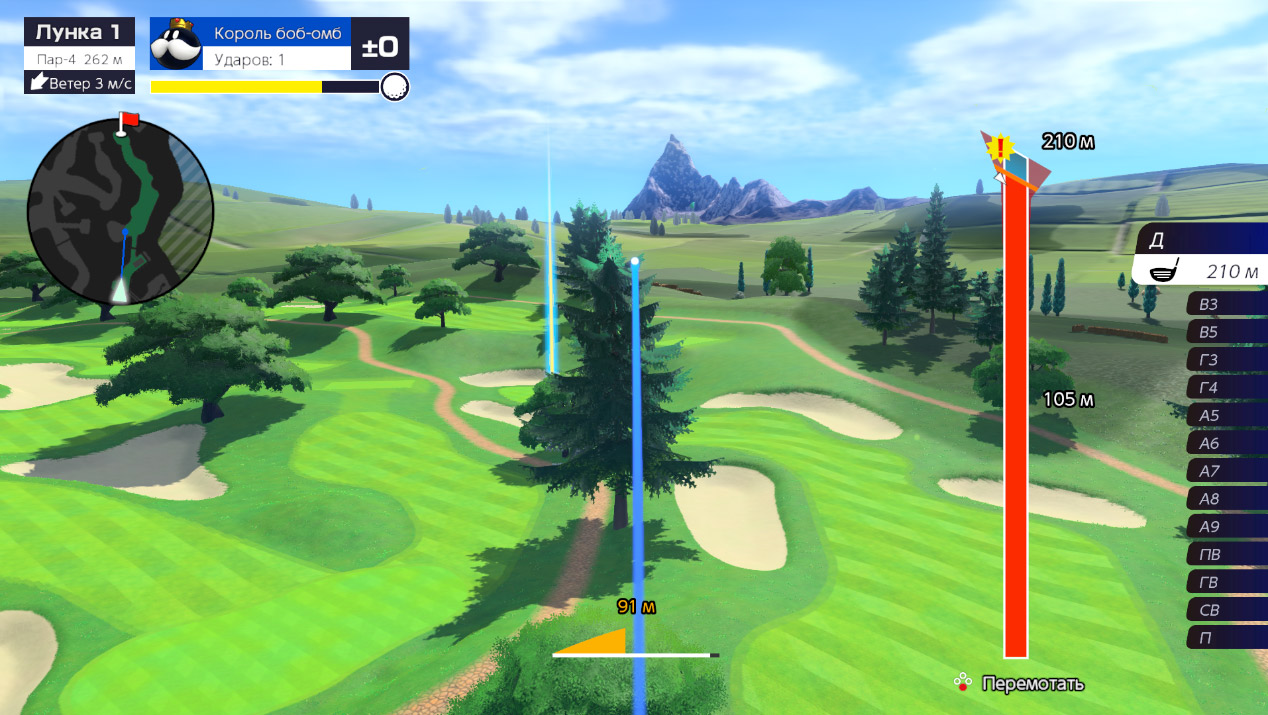This screenshot has height=715, width=1268.
Task: Switch to the Г3 club
Action: point(1226,361)
